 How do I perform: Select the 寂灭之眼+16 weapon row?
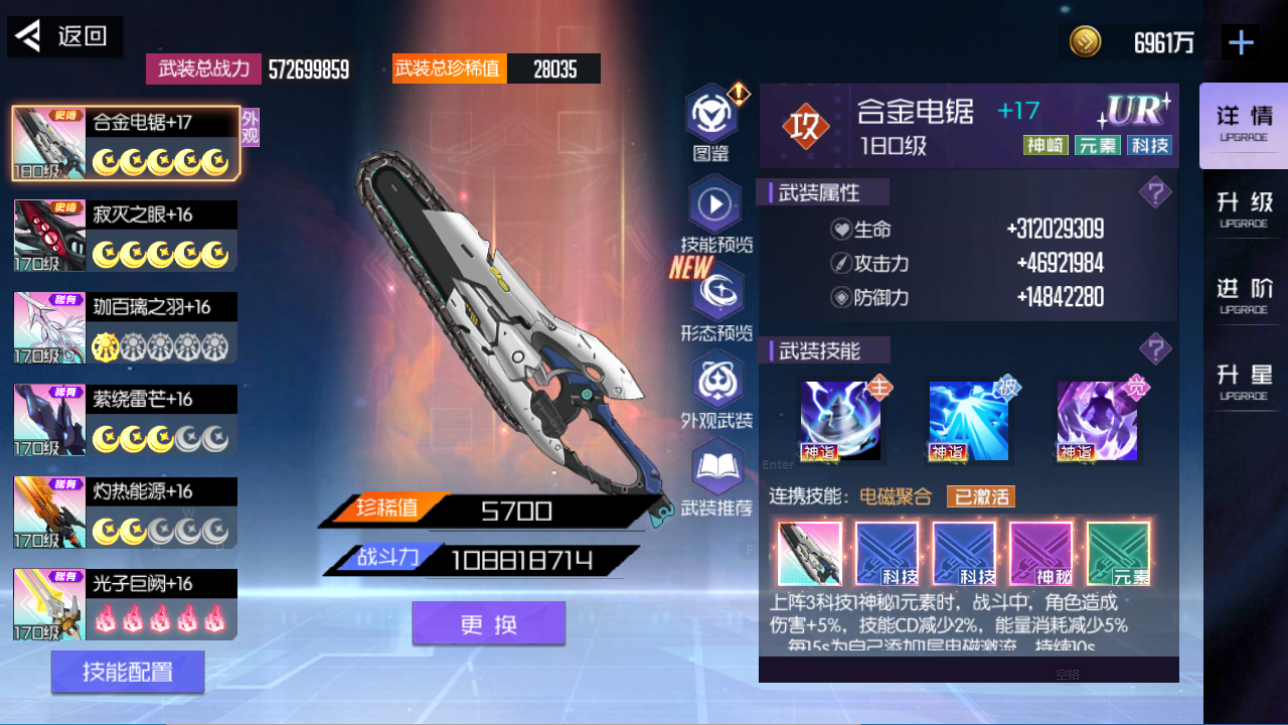pos(126,236)
